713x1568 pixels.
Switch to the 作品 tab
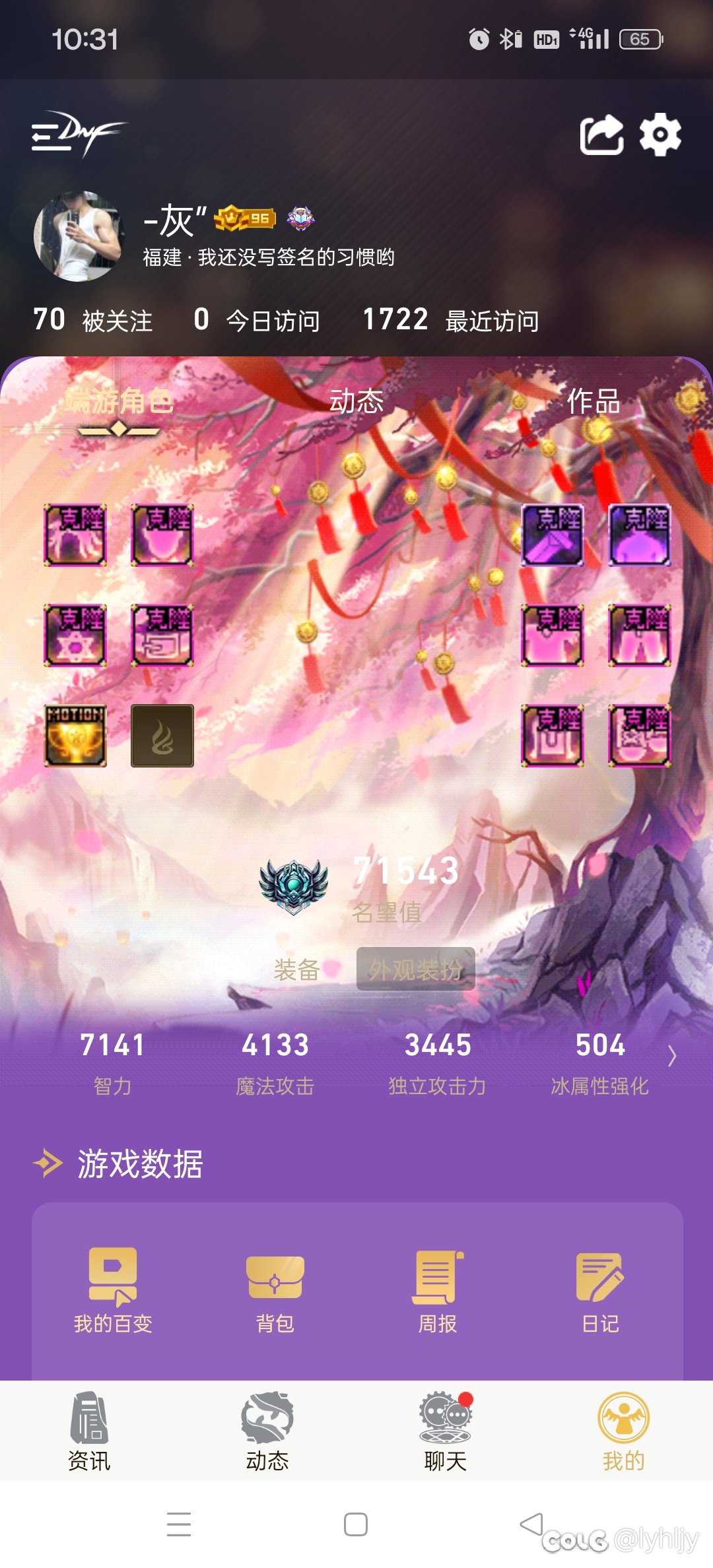[593, 401]
